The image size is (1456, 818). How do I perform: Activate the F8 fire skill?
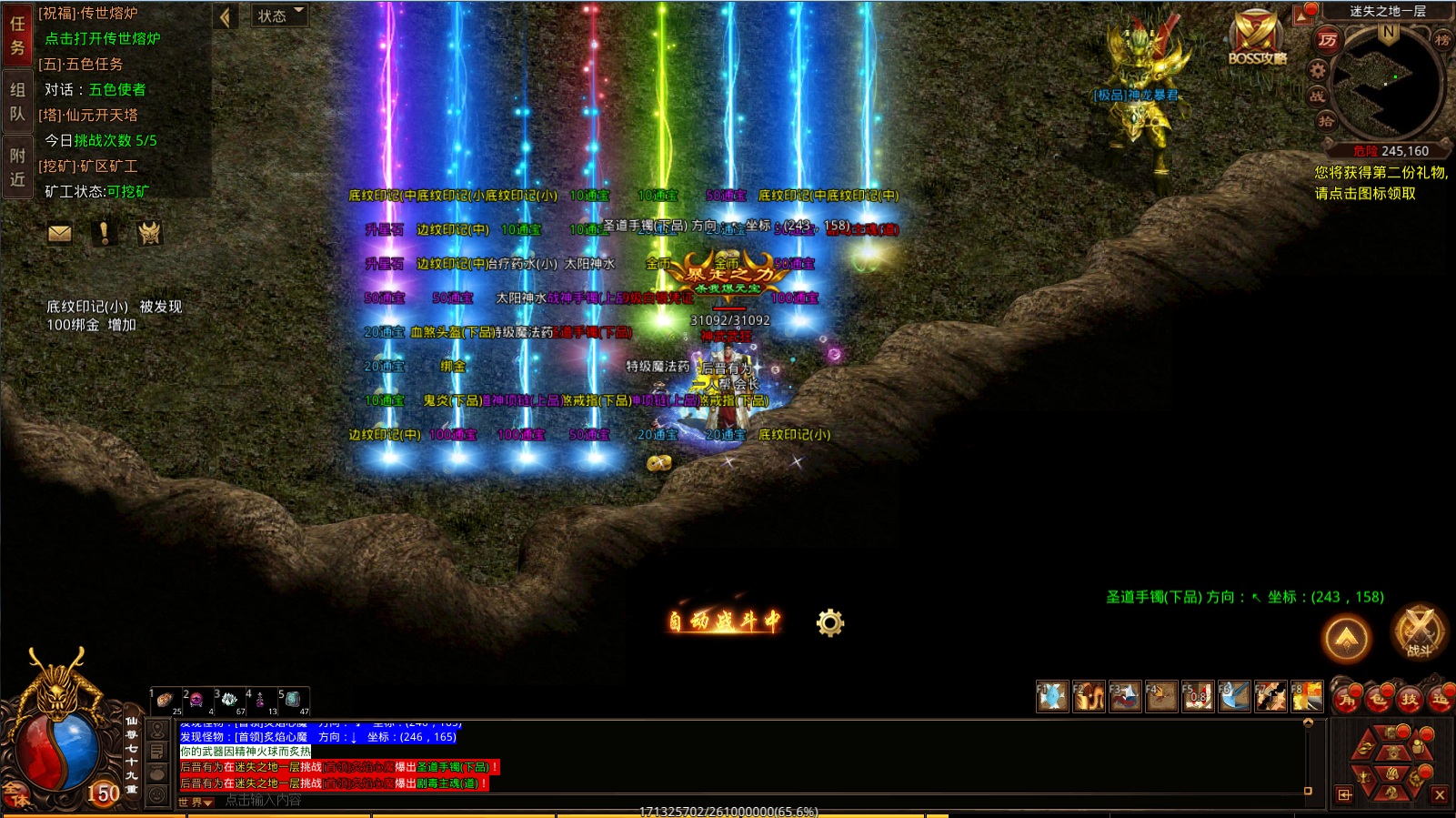point(1307,697)
